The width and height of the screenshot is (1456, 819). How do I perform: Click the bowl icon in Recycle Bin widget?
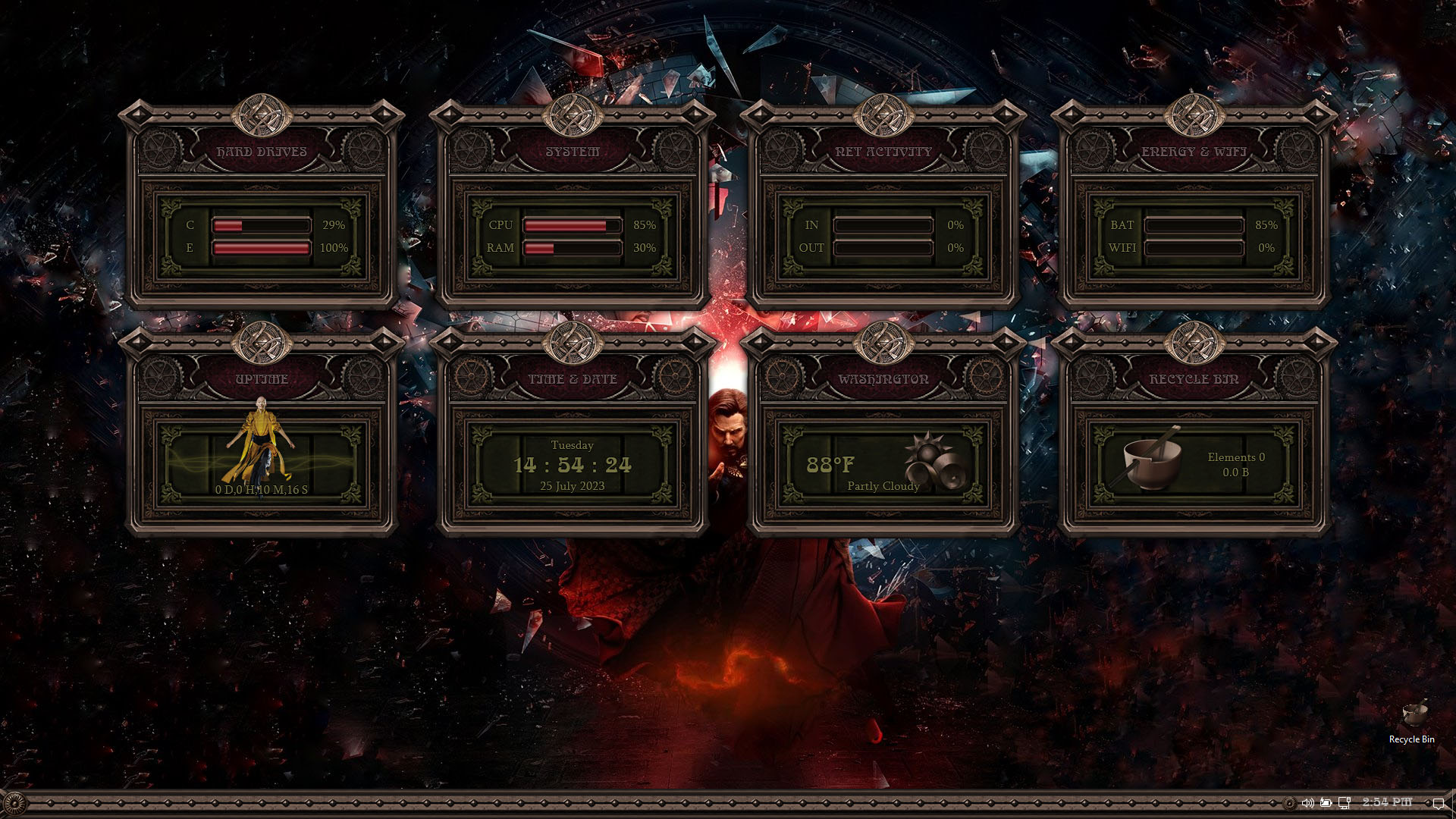pos(1150,460)
